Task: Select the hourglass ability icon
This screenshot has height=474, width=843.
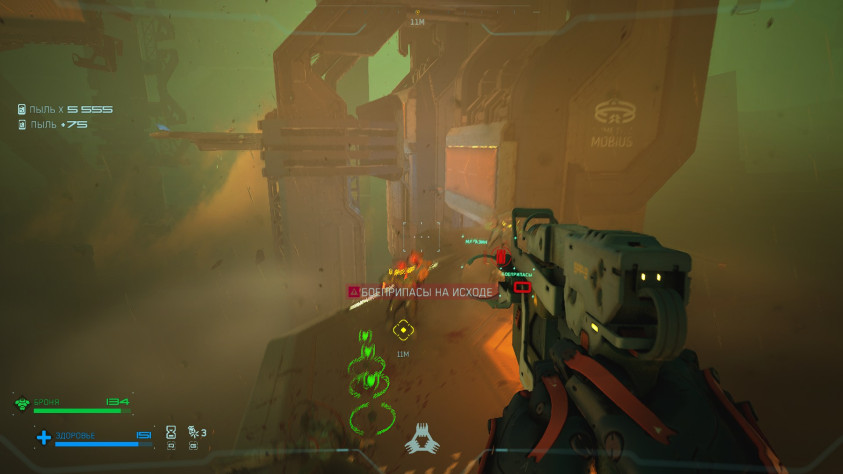Action: pos(171,432)
